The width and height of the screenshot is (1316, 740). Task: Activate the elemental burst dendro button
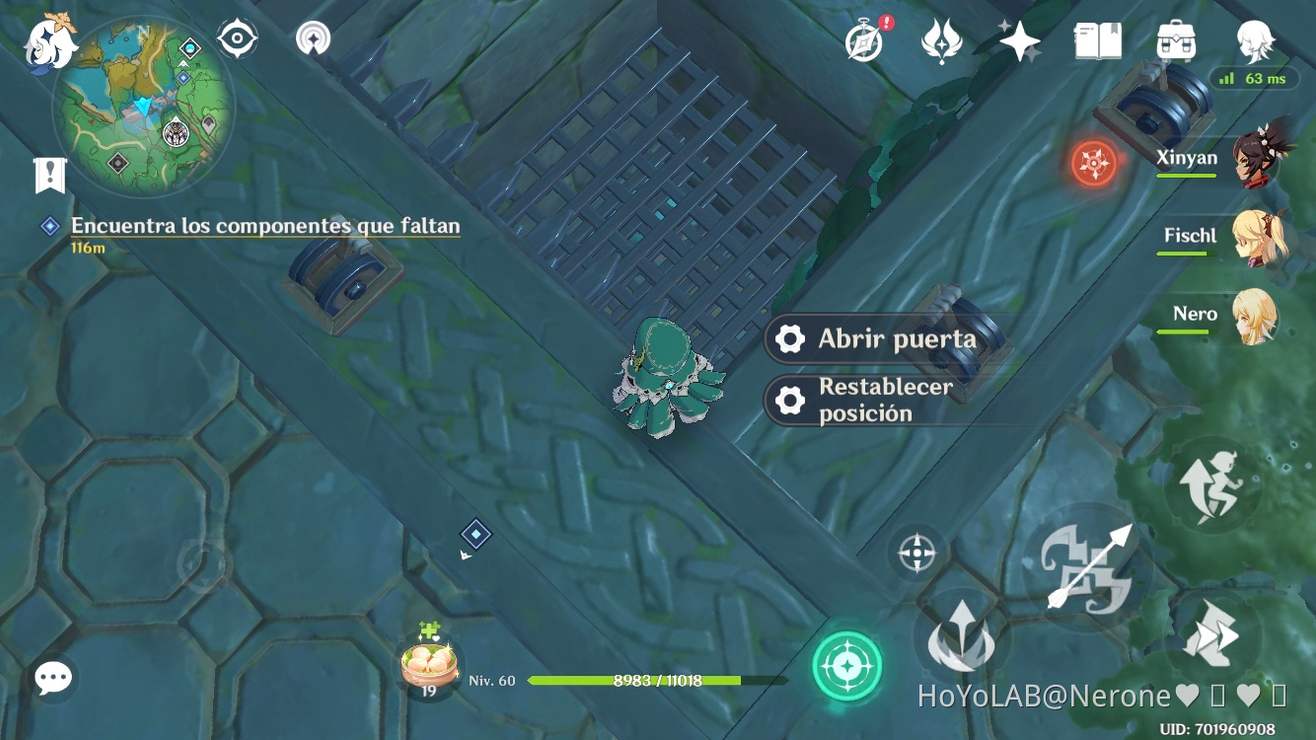848,665
